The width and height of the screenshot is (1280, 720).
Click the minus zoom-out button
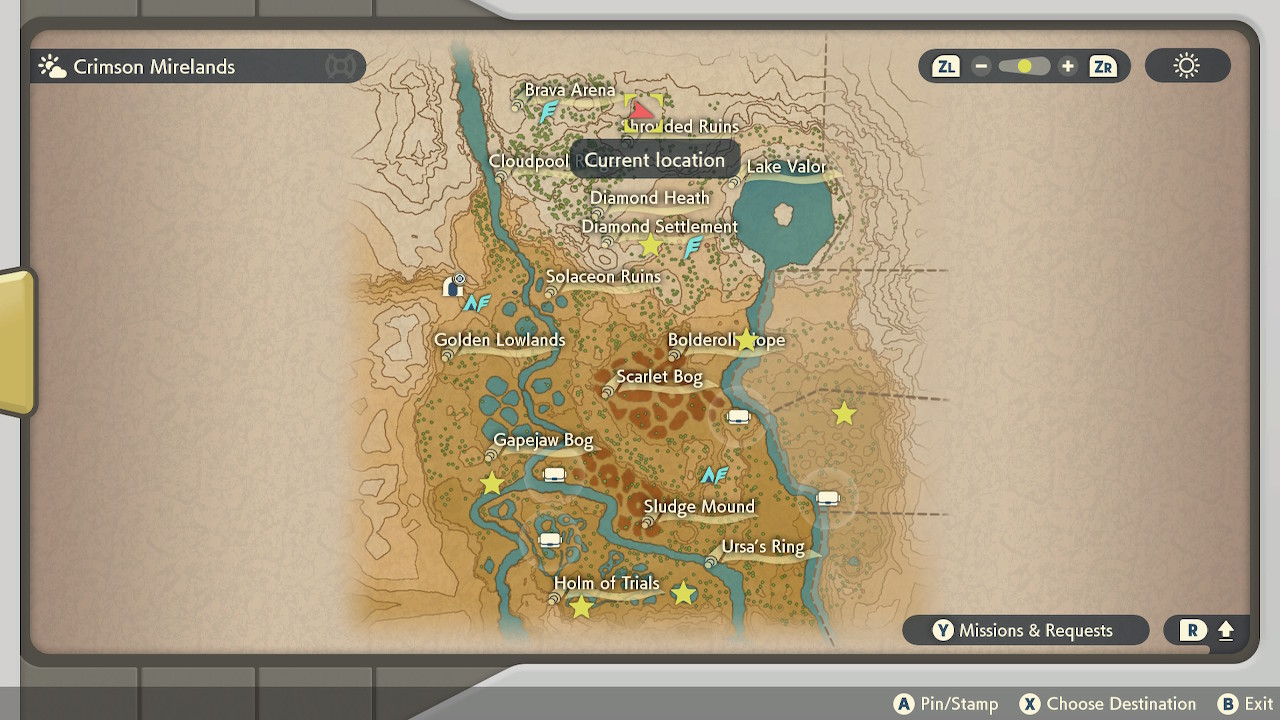pyautogui.click(x=981, y=65)
